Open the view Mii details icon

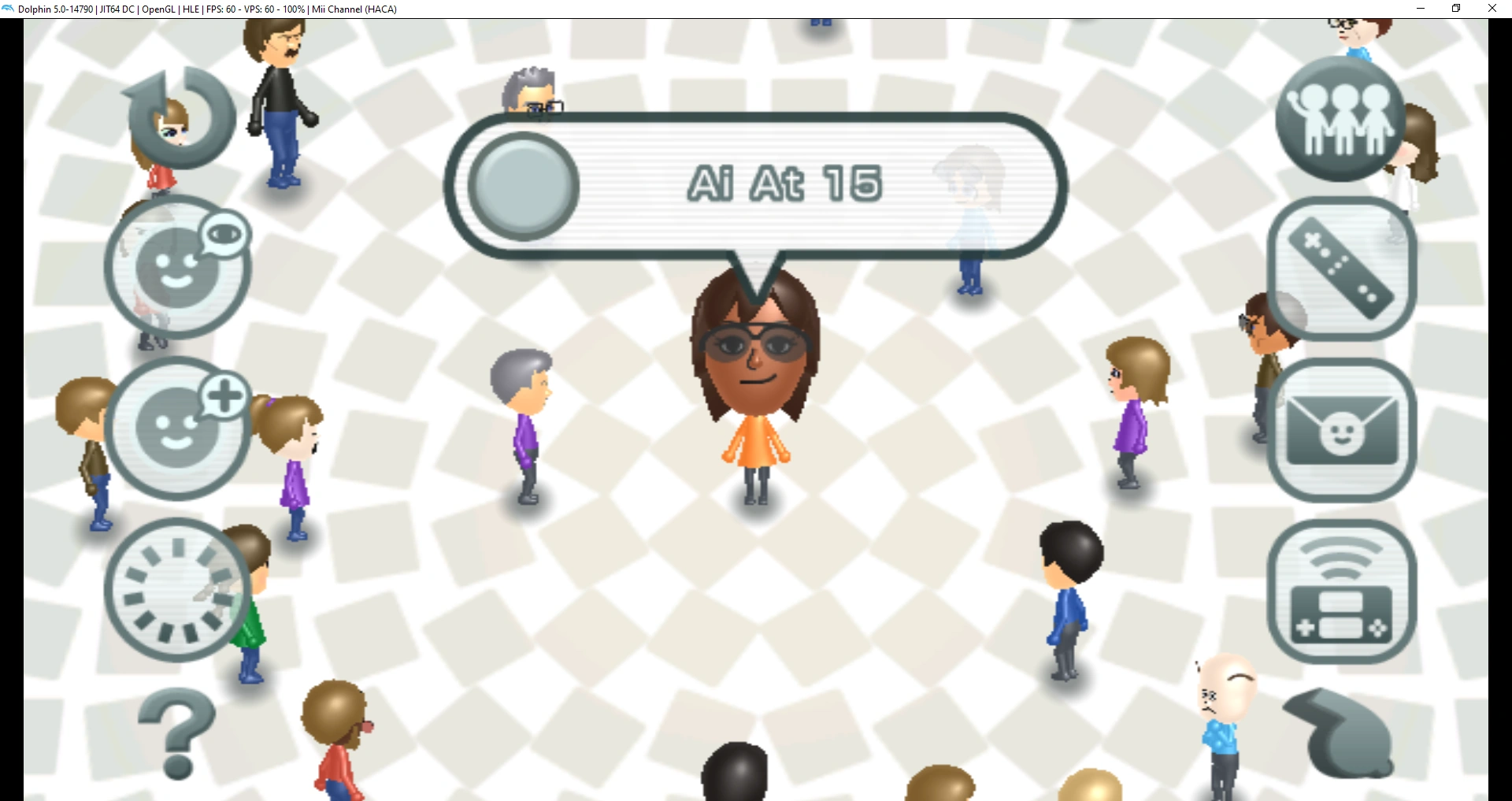(176, 266)
